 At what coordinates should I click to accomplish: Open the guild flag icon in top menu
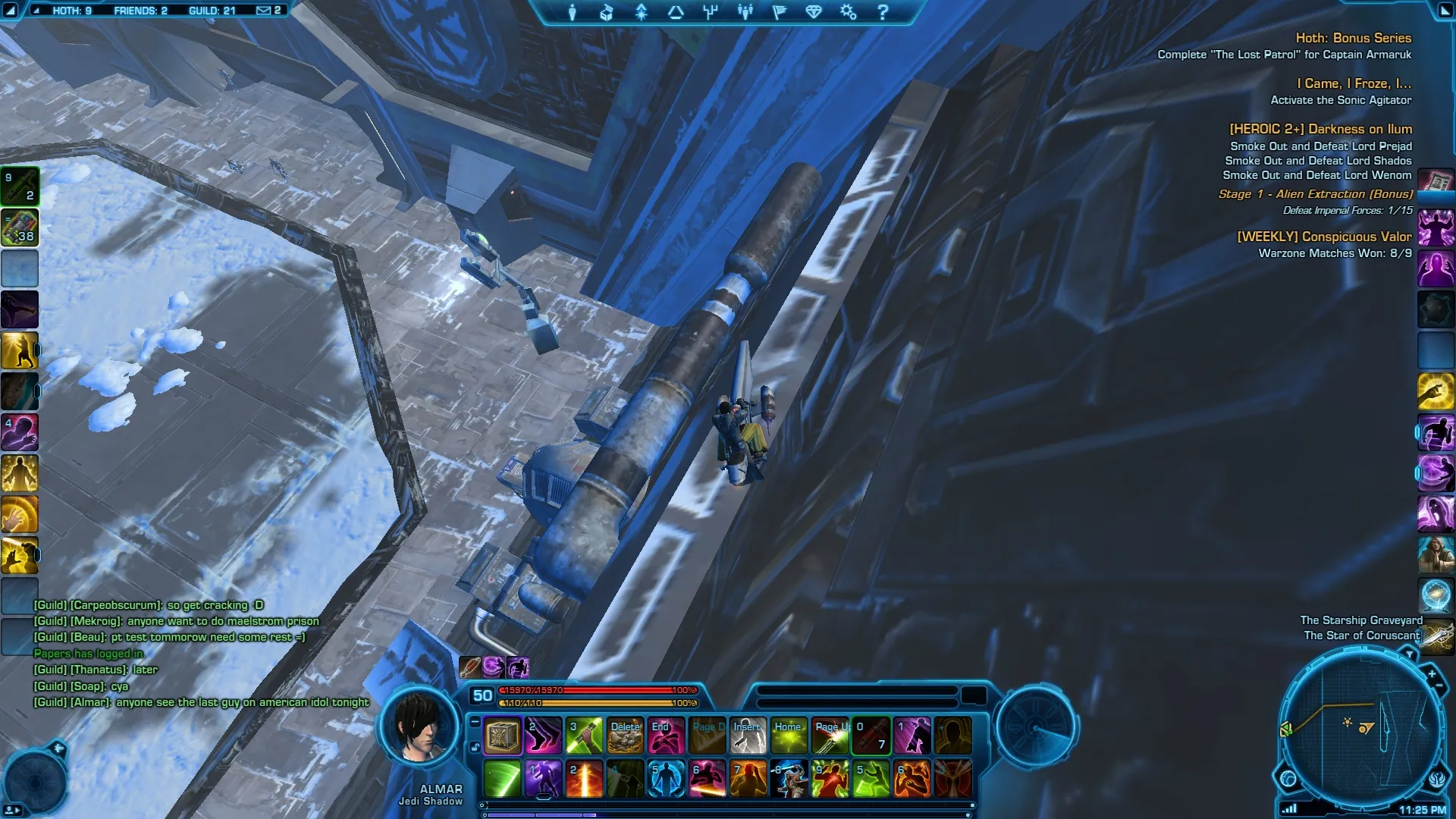(780, 12)
